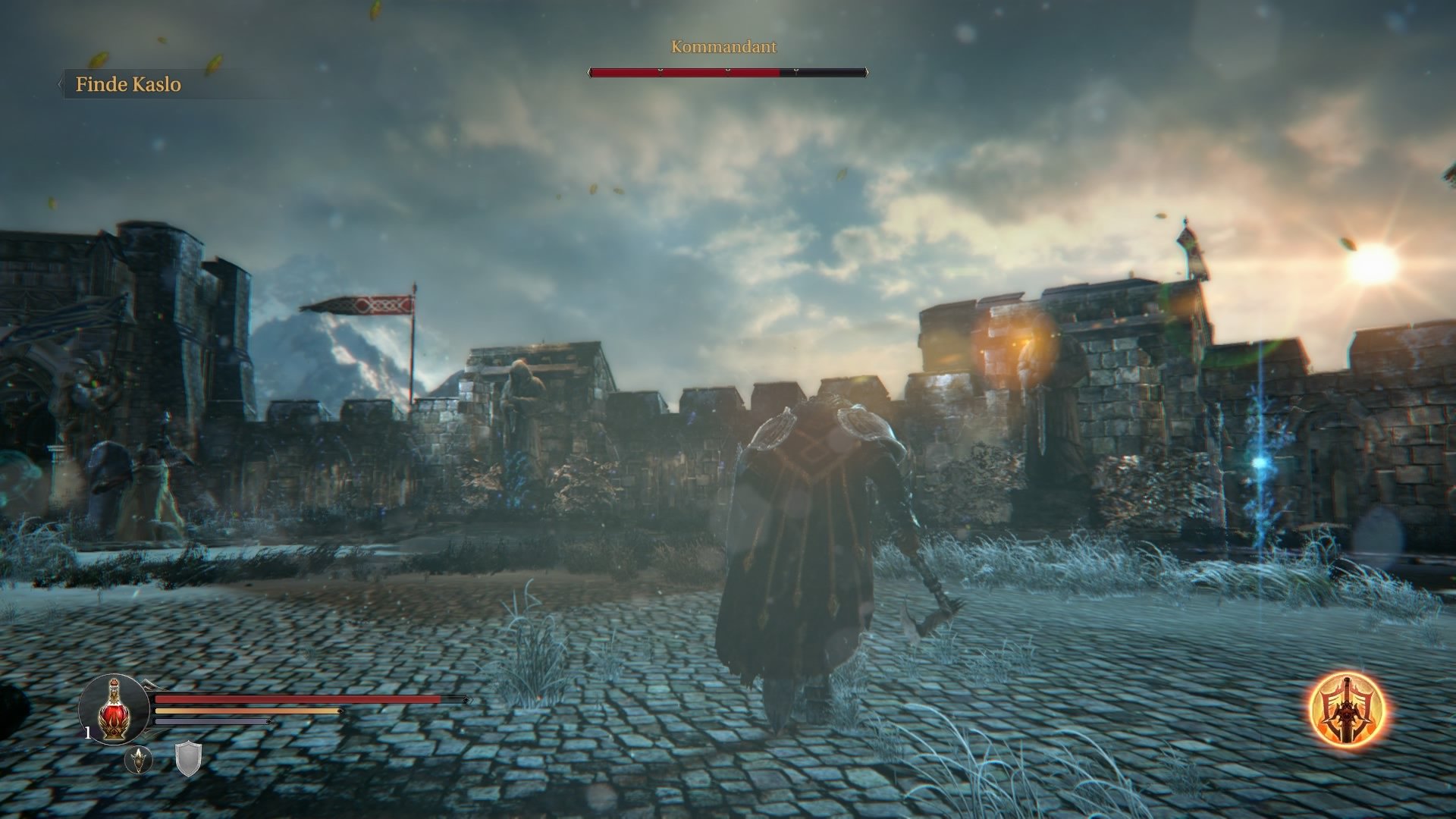Expand the chevron beside "Finde Kaslo"
Screen dimensions: 1456x819
click(x=62, y=85)
